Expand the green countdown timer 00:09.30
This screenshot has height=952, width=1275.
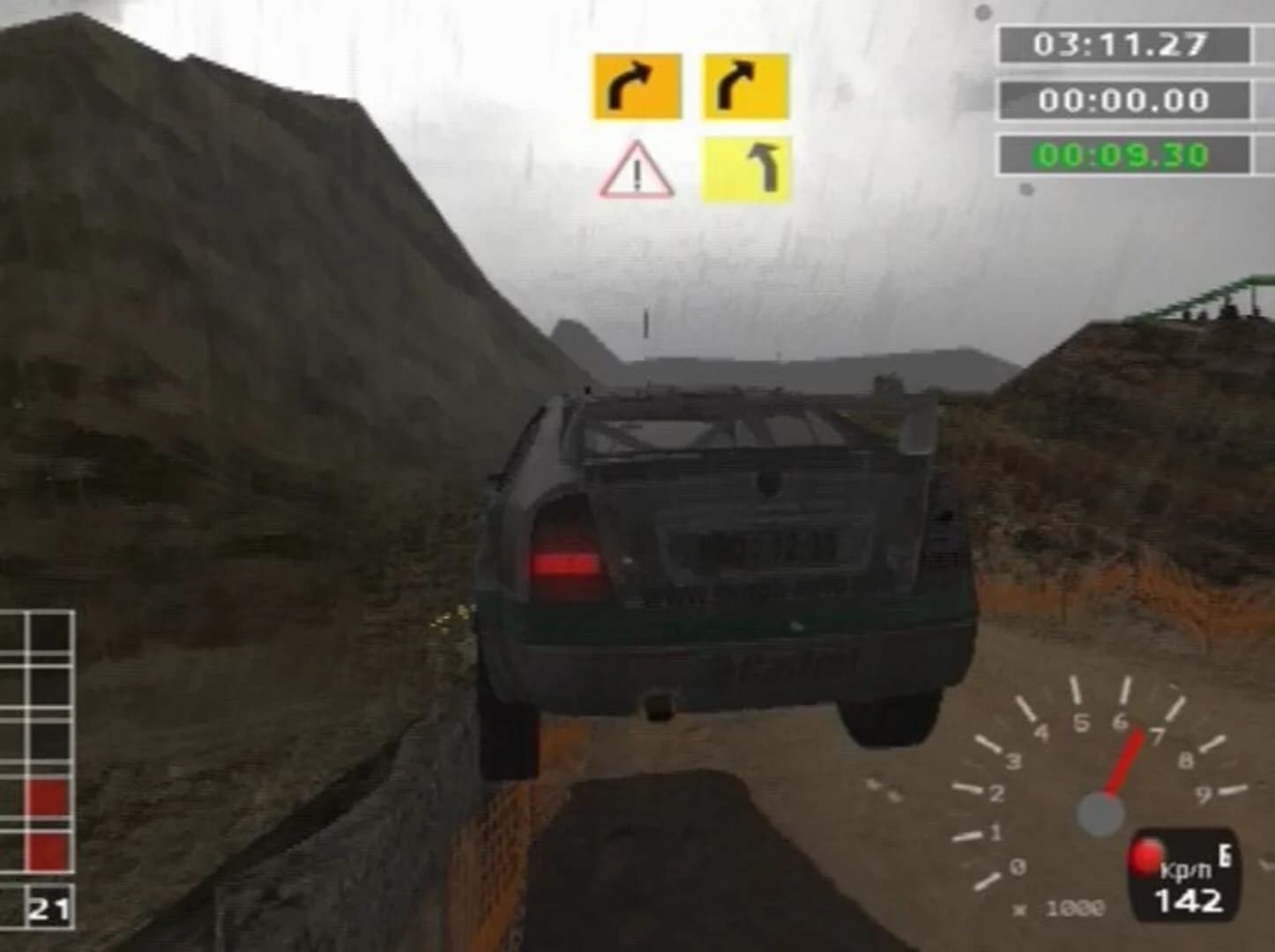pos(1122,153)
